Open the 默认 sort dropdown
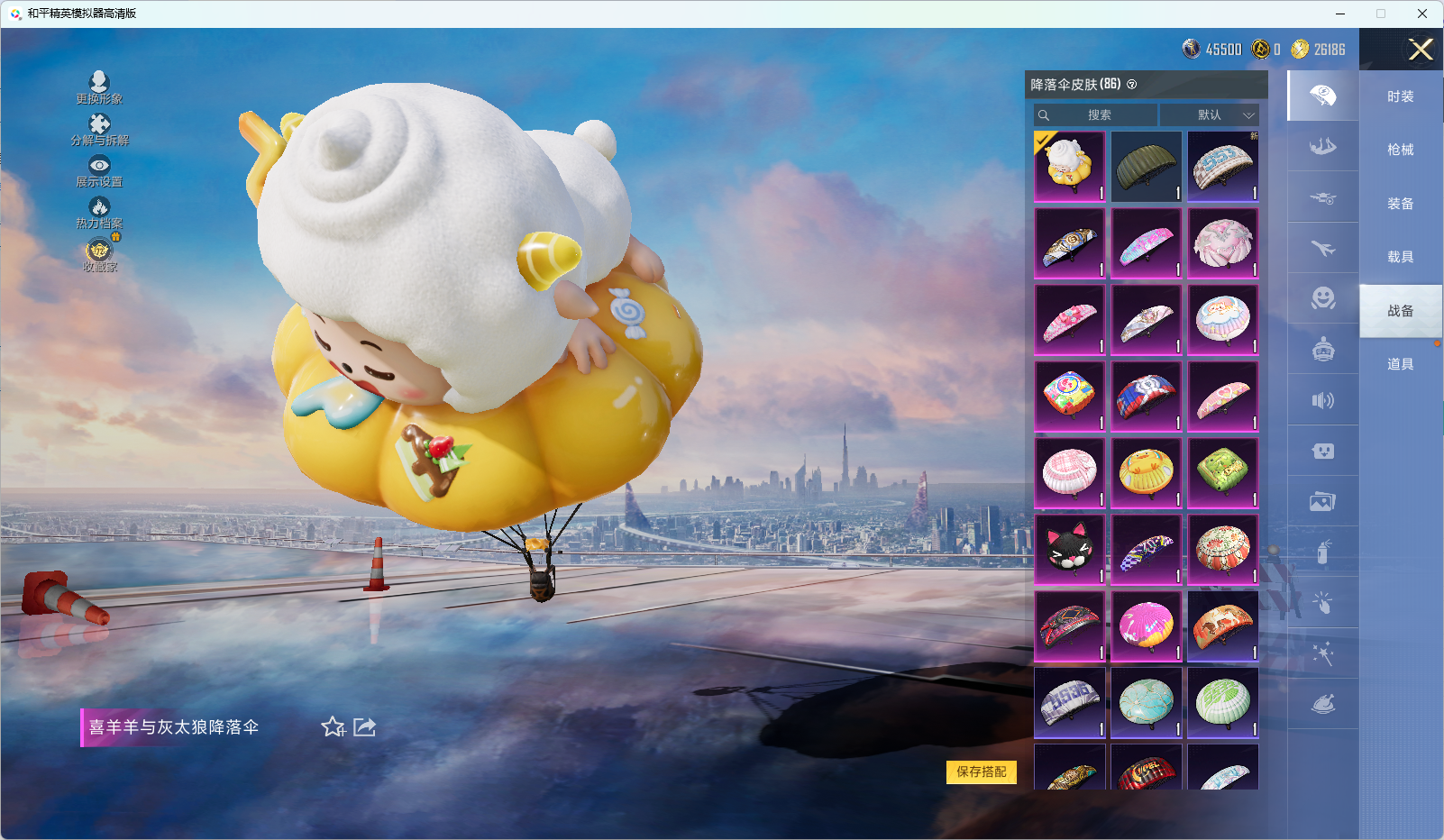The height and width of the screenshot is (840, 1444). point(1210,115)
